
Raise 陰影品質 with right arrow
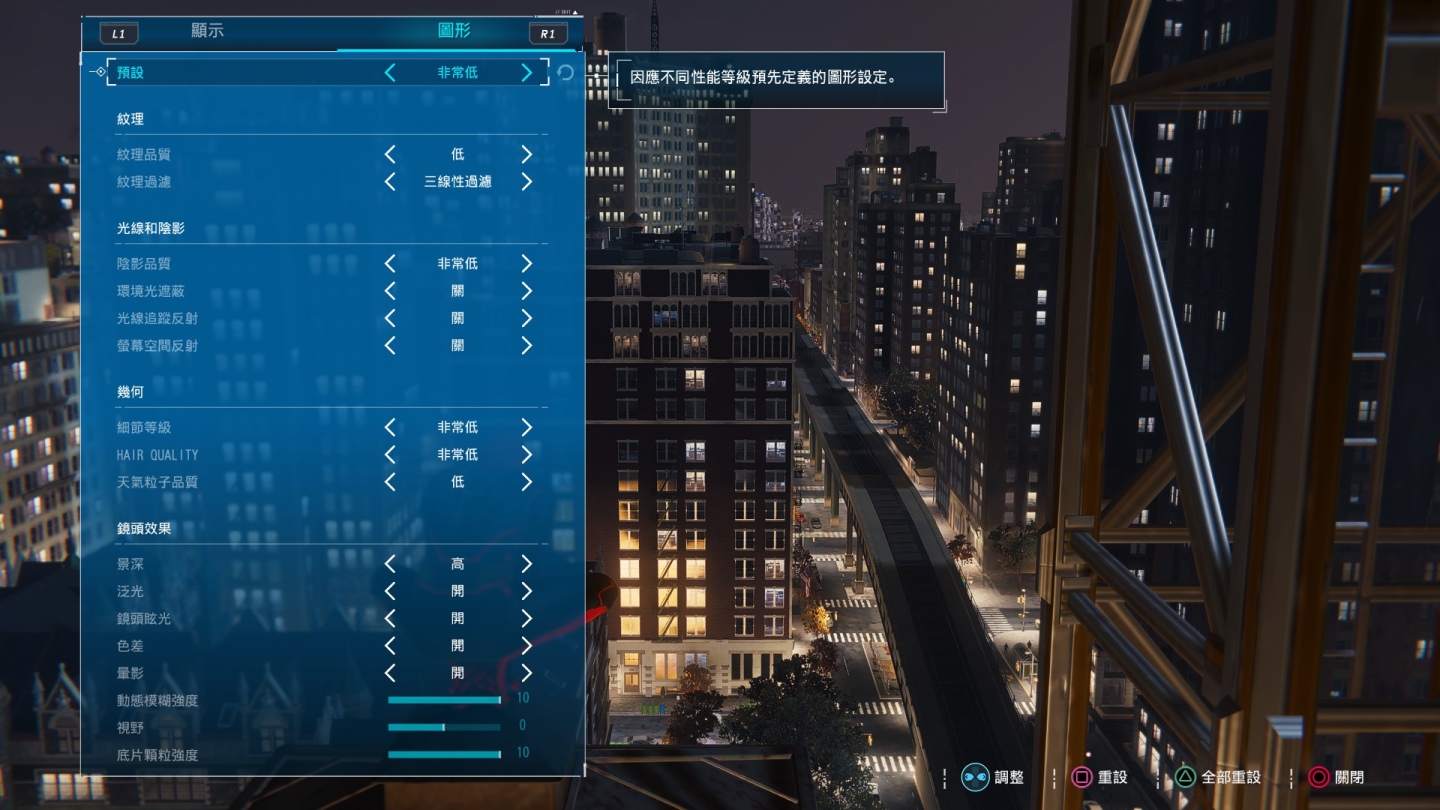(527, 264)
